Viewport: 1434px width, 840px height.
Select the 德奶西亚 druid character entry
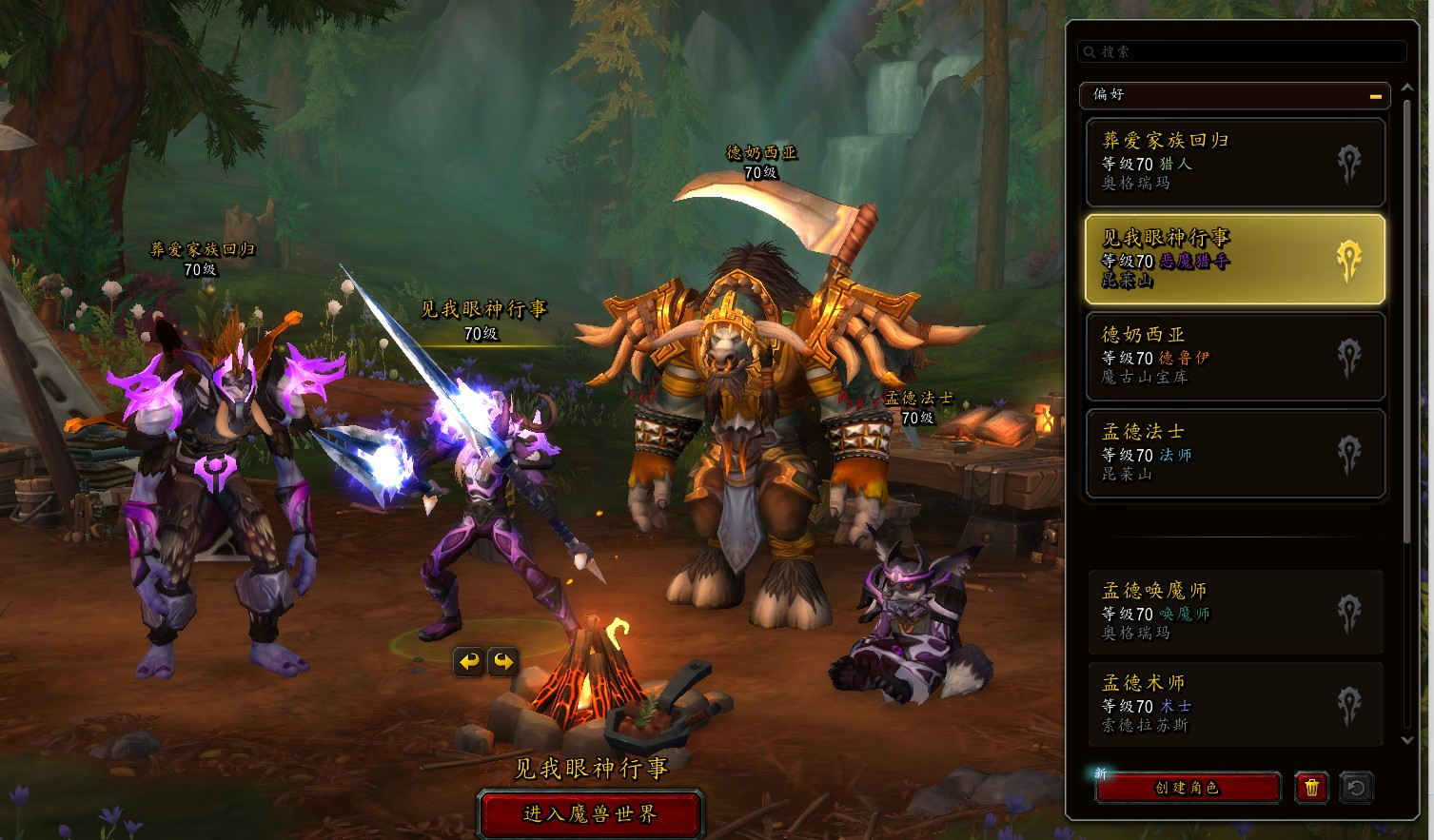[1234, 356]
